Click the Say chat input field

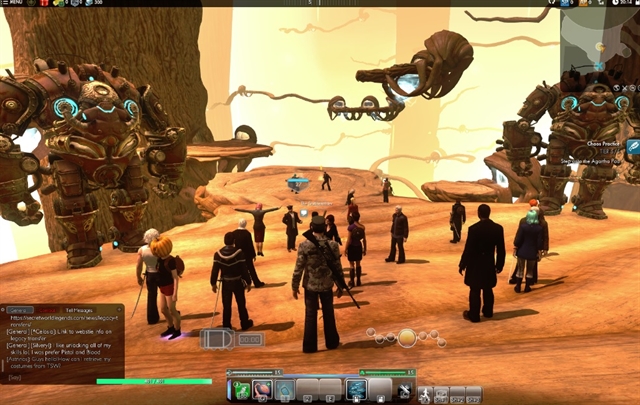(x=60, y=378)
